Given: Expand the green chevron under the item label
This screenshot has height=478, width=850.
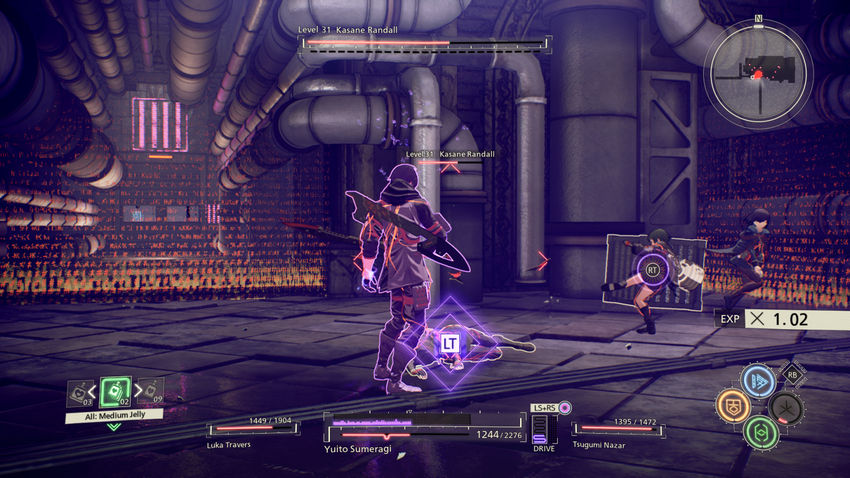Looking at the screenshot, I should (114, 427).
